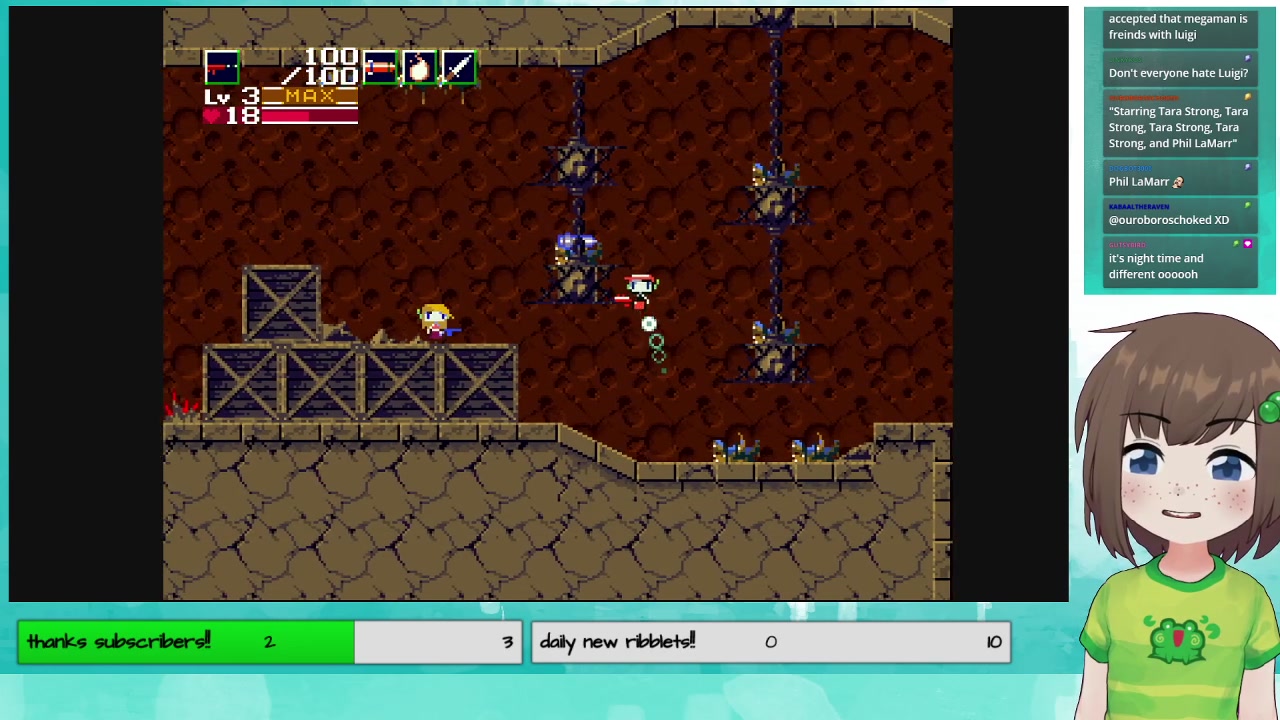Click the daily new ribblets goal bar
Viewport: 1280px width, 720px height.
click(770, 641)
